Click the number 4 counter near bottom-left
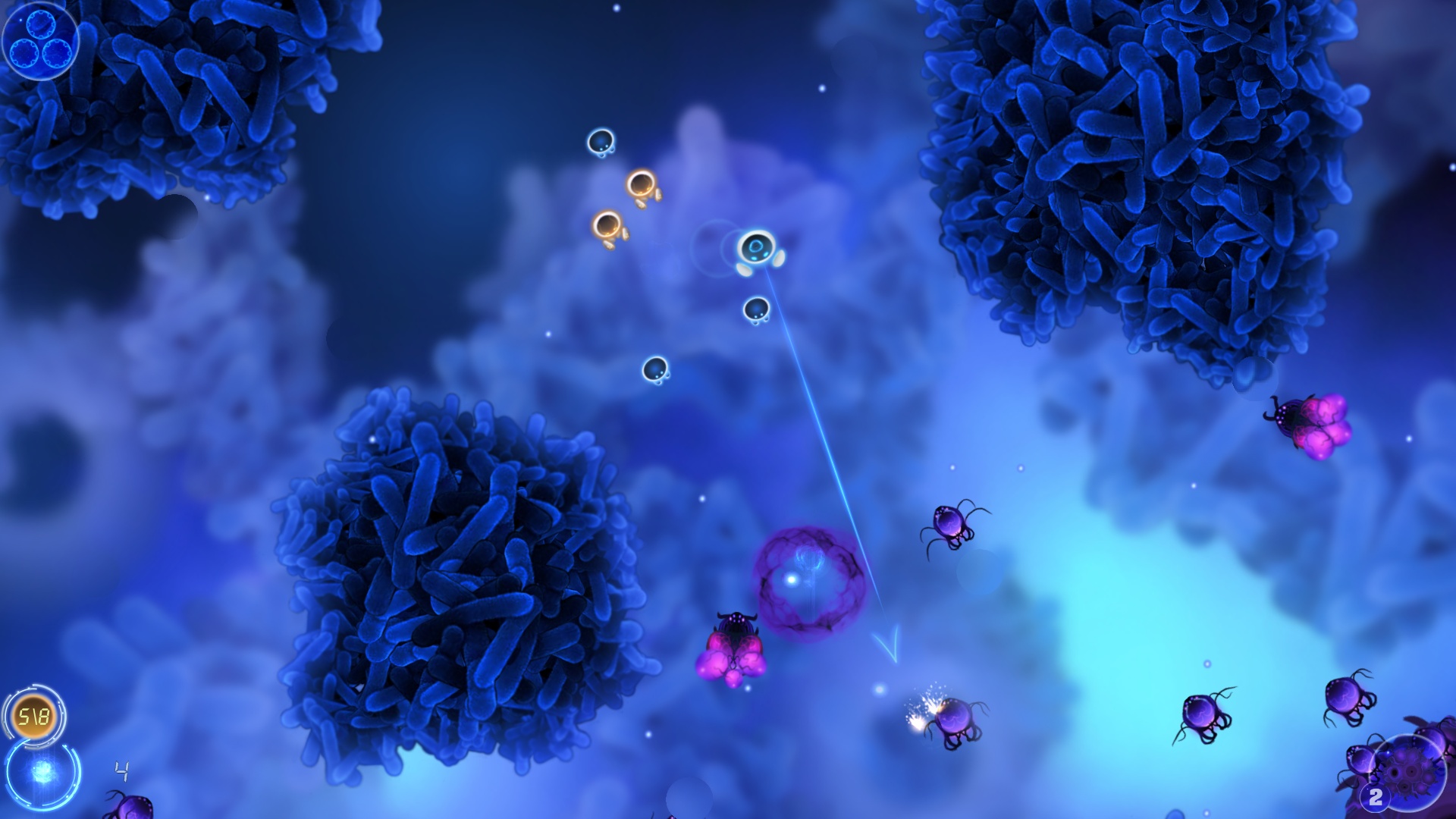This screenshot has height=819, width=1456. coord(121,771)
